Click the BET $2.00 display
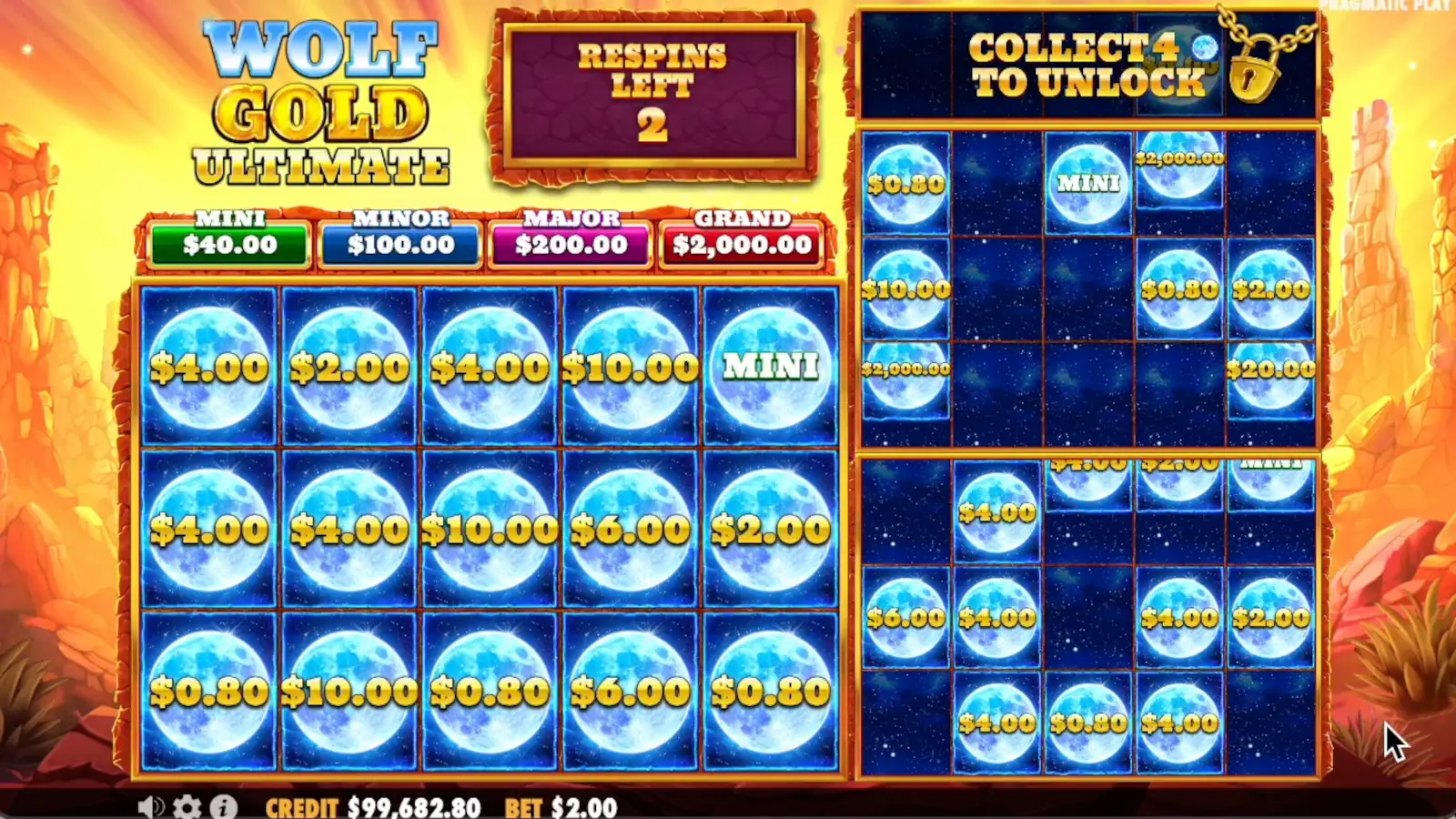Viewport: 1456px width, 819px height. pyautogui.click(x=560, y=807)
